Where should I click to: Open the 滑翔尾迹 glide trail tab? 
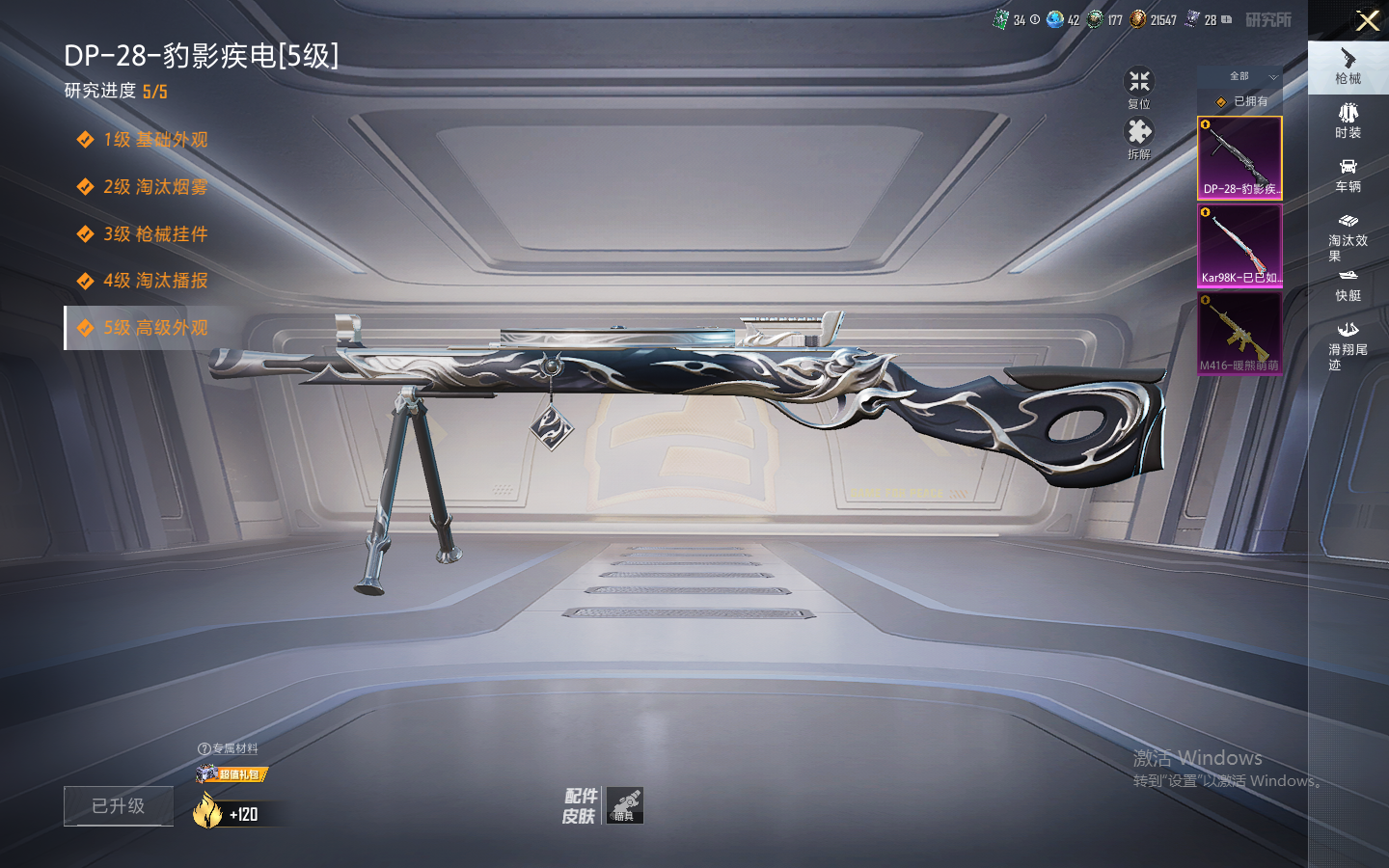1348,345
